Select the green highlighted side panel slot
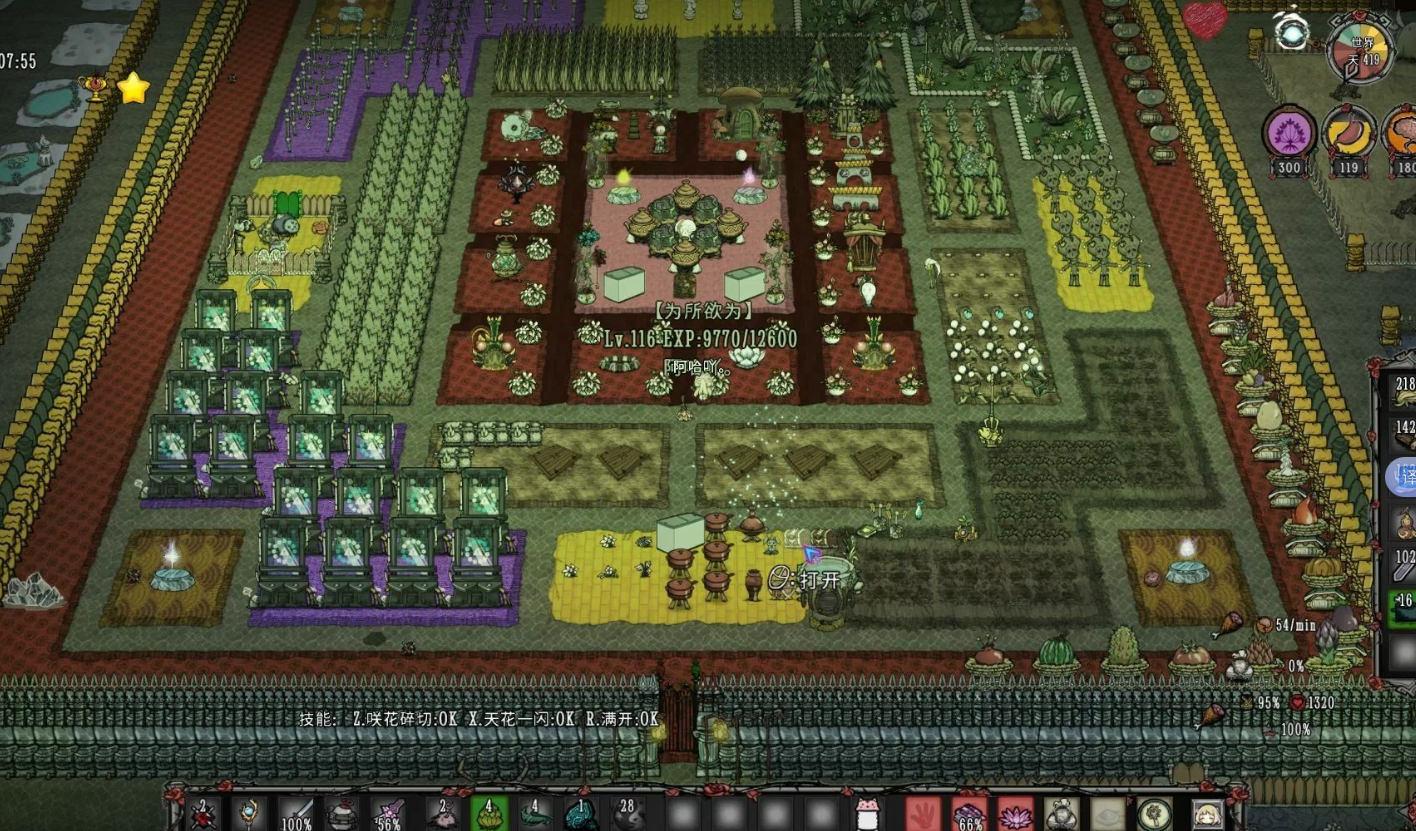1416x831 pixels. coord(1404,605)
